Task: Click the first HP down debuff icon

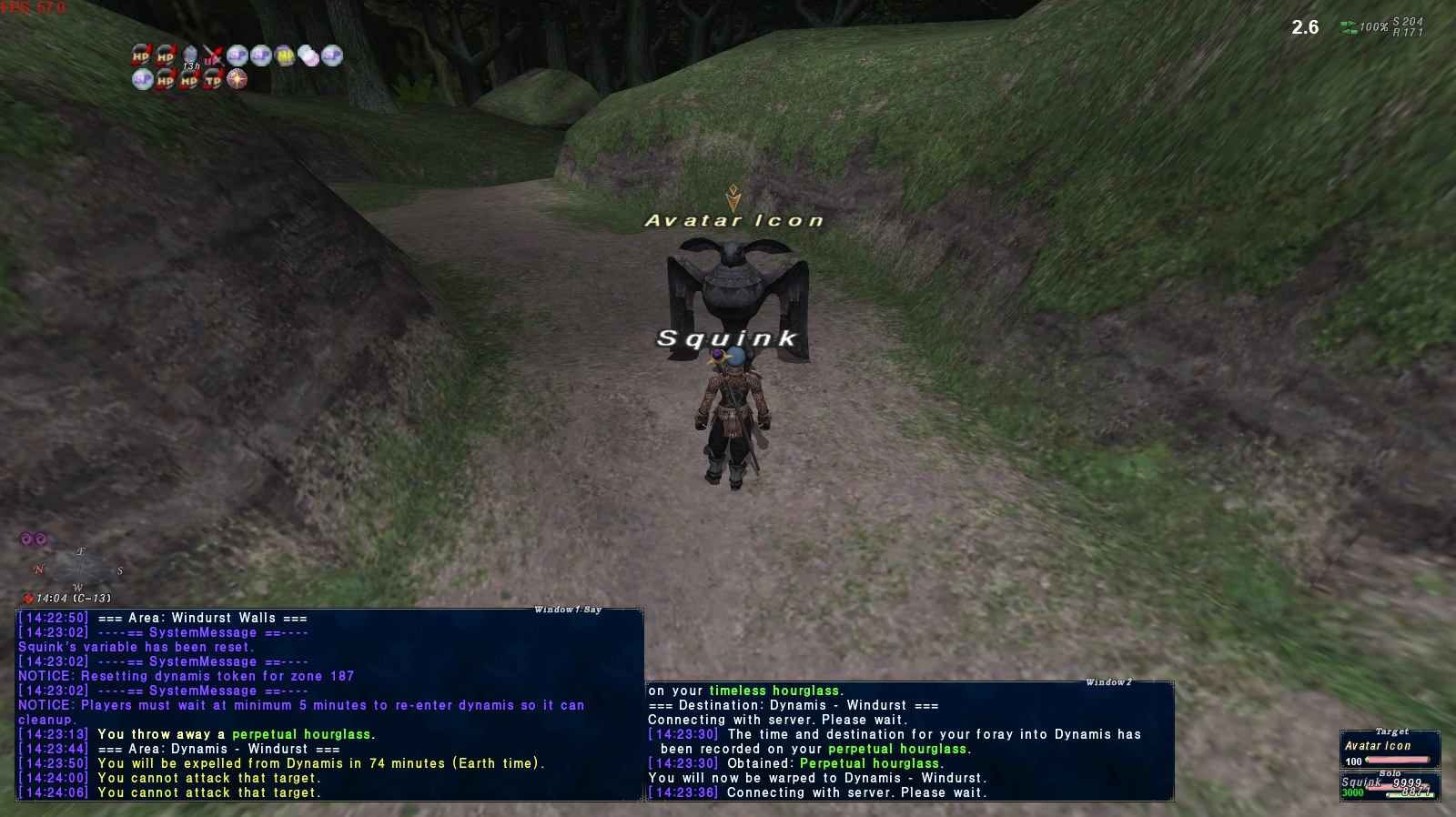Action: tap(139, 56)
